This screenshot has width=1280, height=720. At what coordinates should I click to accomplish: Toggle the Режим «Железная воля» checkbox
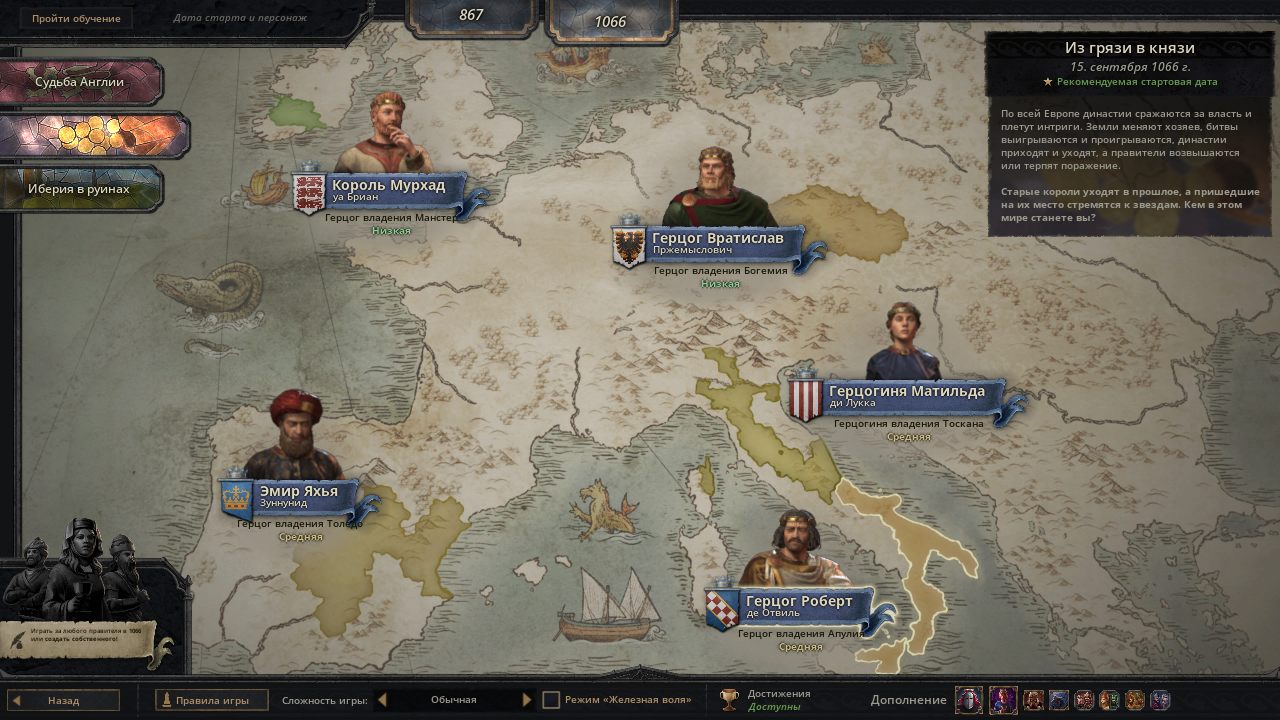pyautogui.click(x=551, y=700)
